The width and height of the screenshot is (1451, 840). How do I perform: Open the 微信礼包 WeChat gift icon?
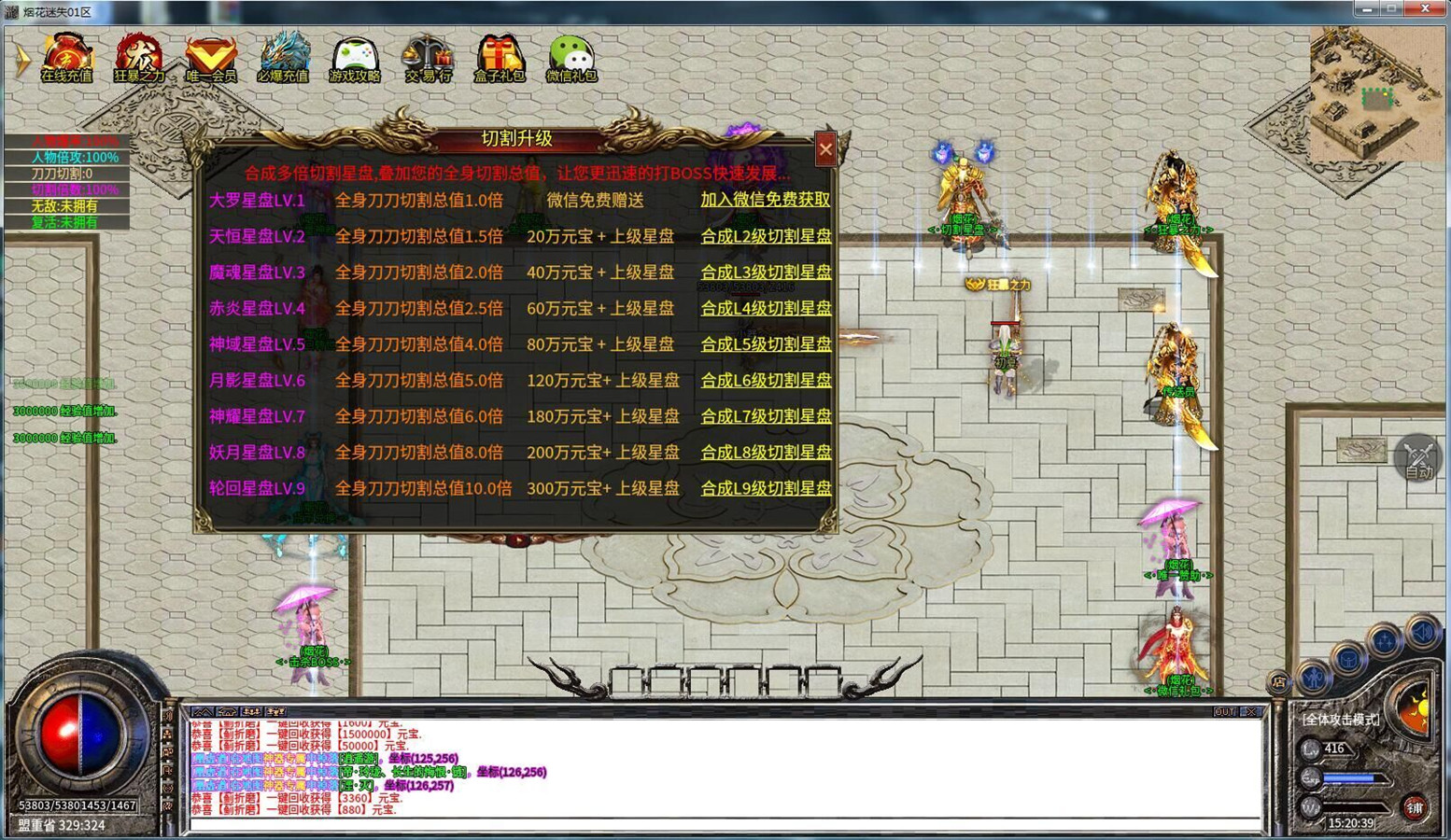click(x=571, y=58)
